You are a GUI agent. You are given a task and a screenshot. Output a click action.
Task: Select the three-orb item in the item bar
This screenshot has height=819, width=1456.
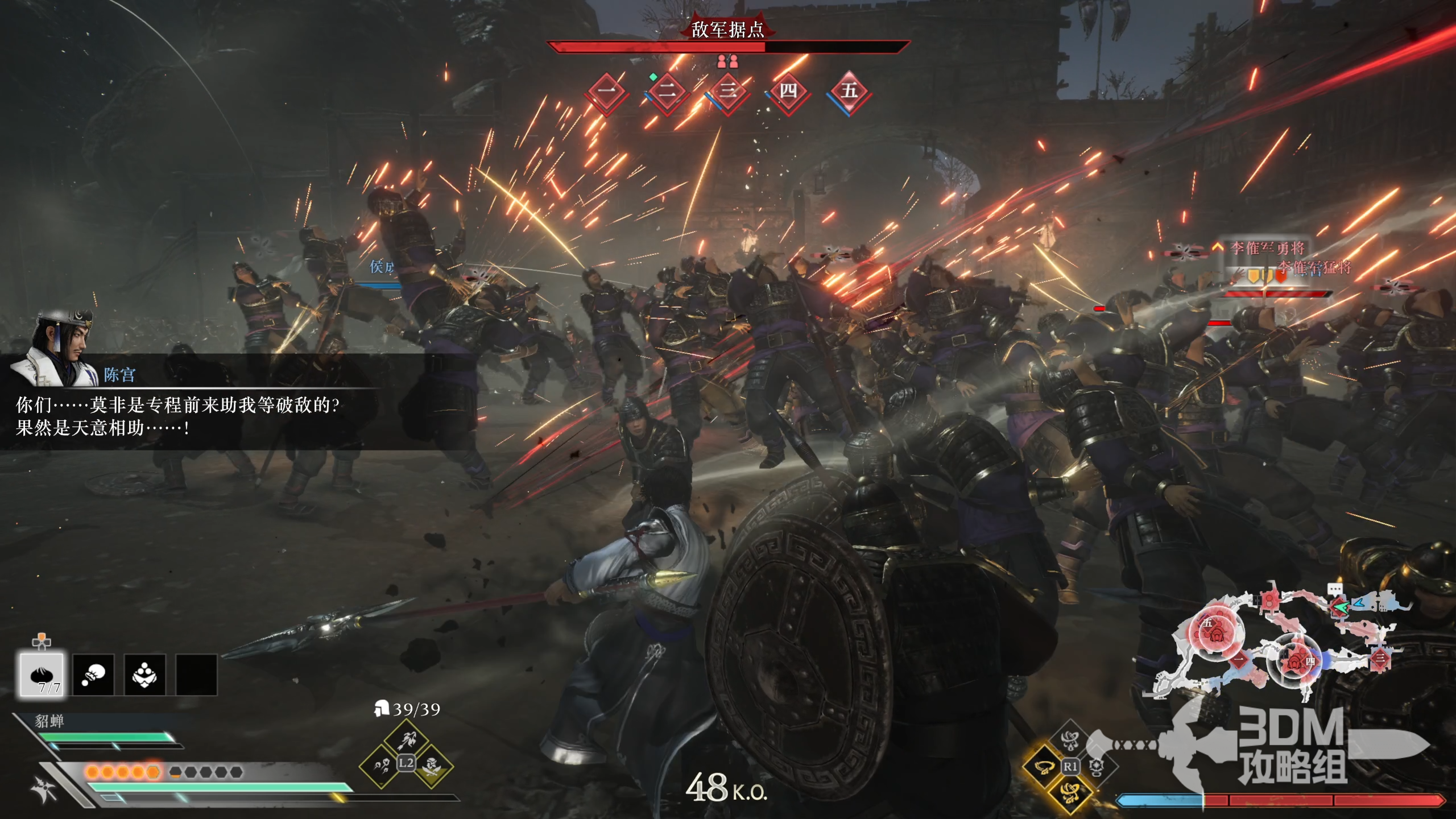click(x=144, y=675)
